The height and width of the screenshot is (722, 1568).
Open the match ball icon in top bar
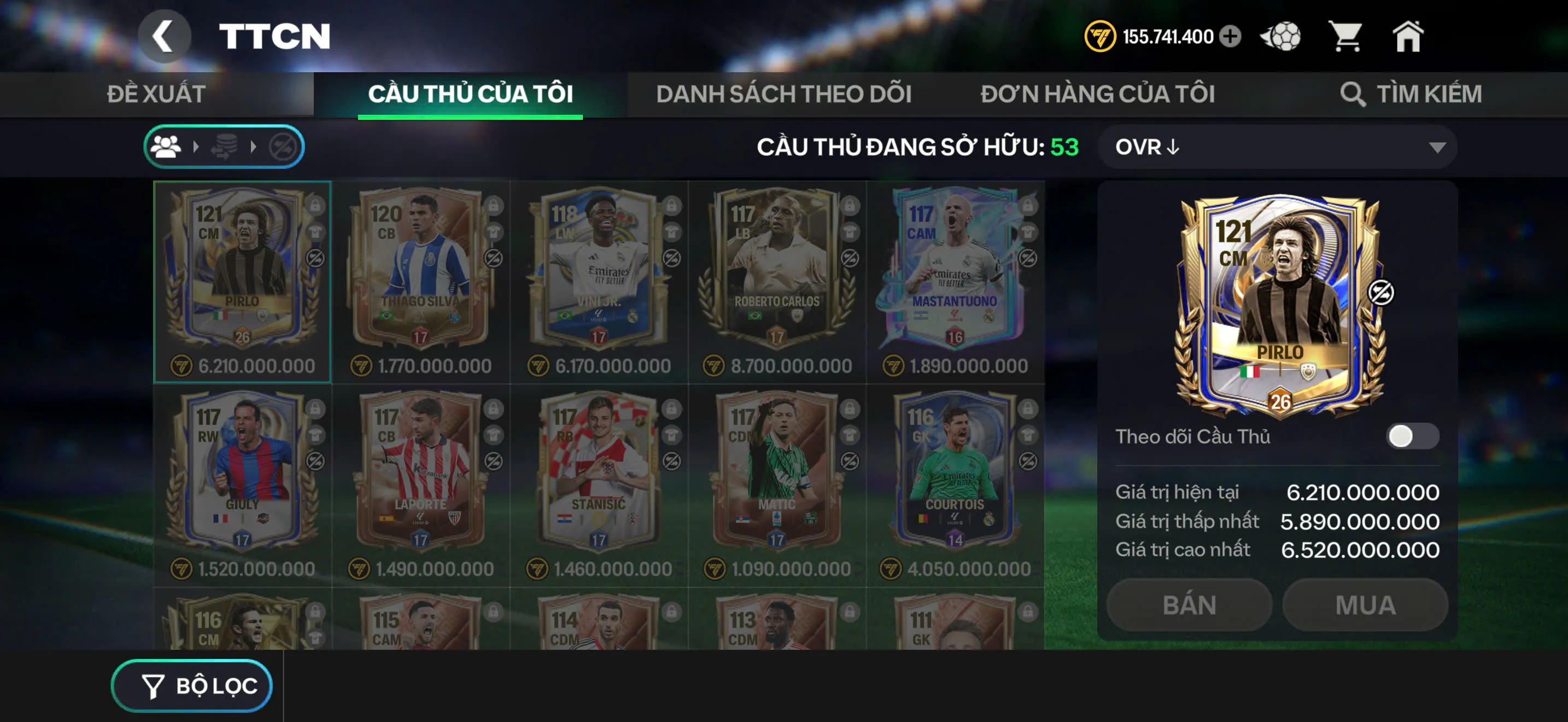pos(1280,37)
